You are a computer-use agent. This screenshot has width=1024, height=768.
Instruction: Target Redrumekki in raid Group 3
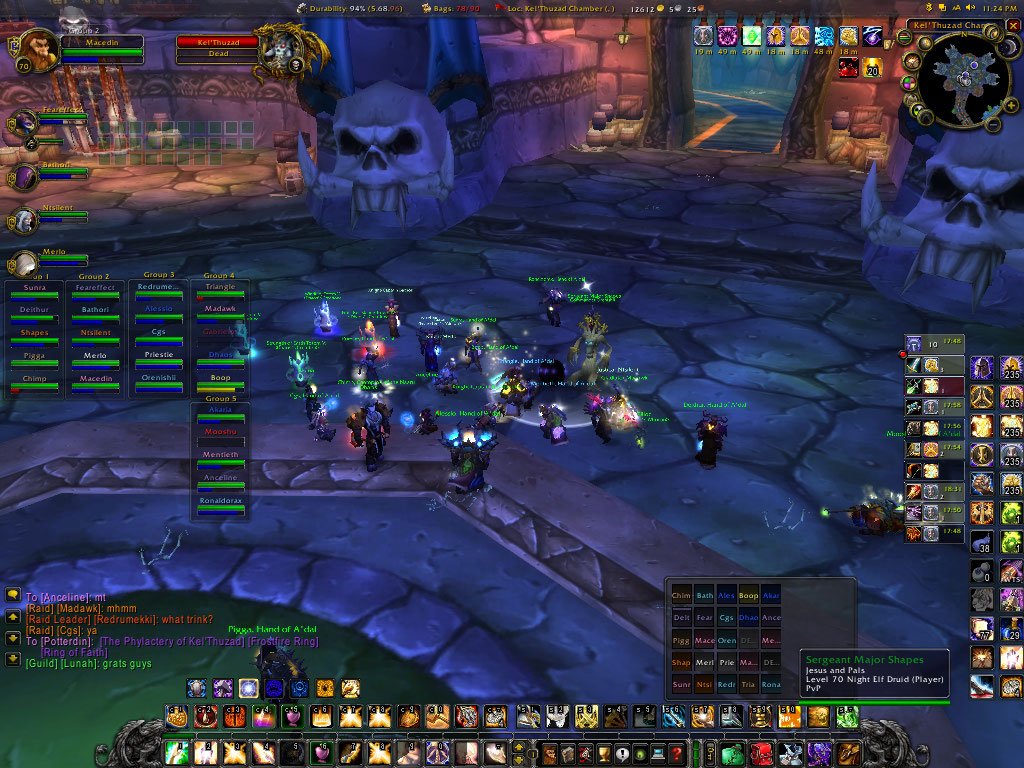click(x=159, y=291)
